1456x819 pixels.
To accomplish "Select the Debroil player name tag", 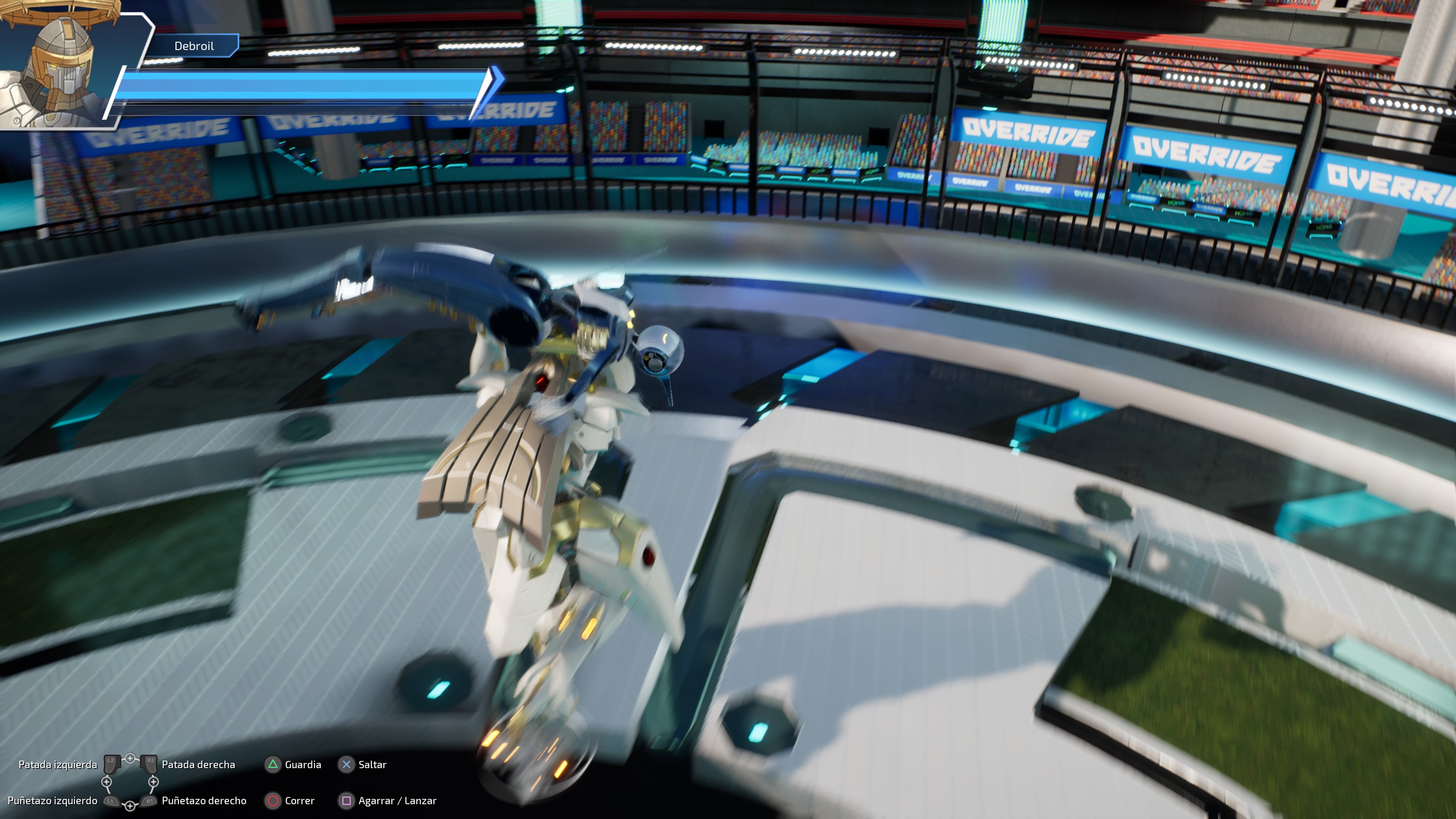I will point(194,46).
